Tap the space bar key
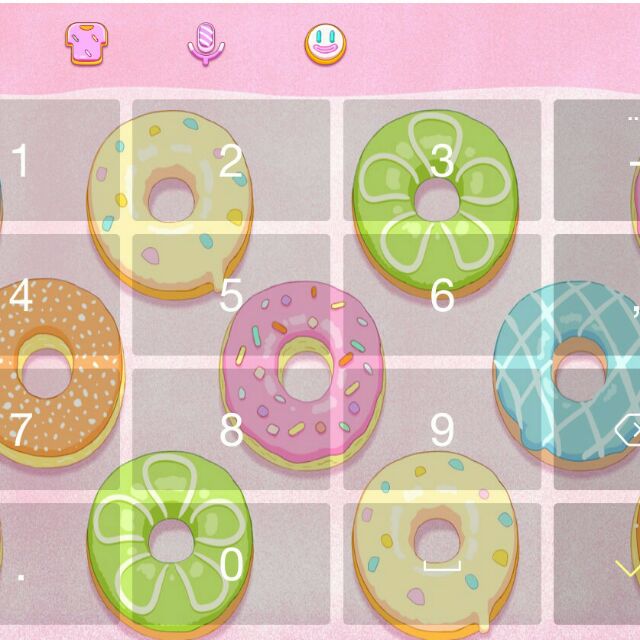Viewport: 640px width, 640px height. (x=442, y=565)
